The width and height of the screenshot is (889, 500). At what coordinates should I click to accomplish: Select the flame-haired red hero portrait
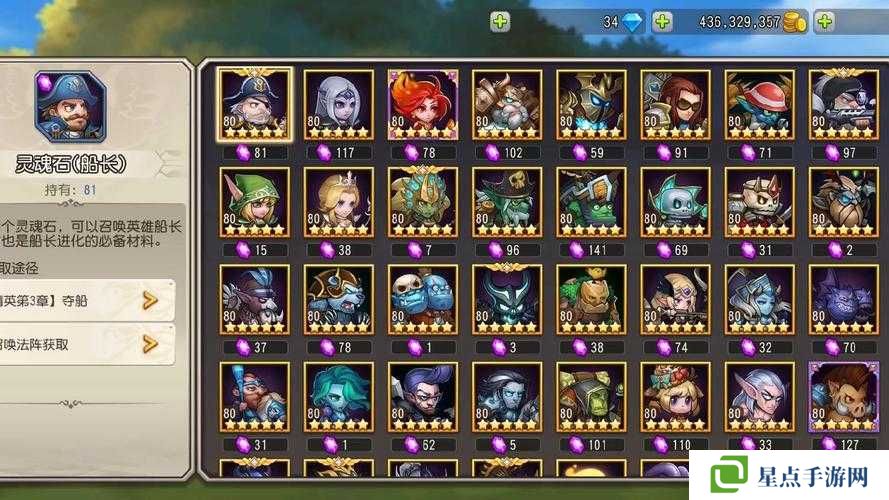pyautogui.click(x=422, y=104)
